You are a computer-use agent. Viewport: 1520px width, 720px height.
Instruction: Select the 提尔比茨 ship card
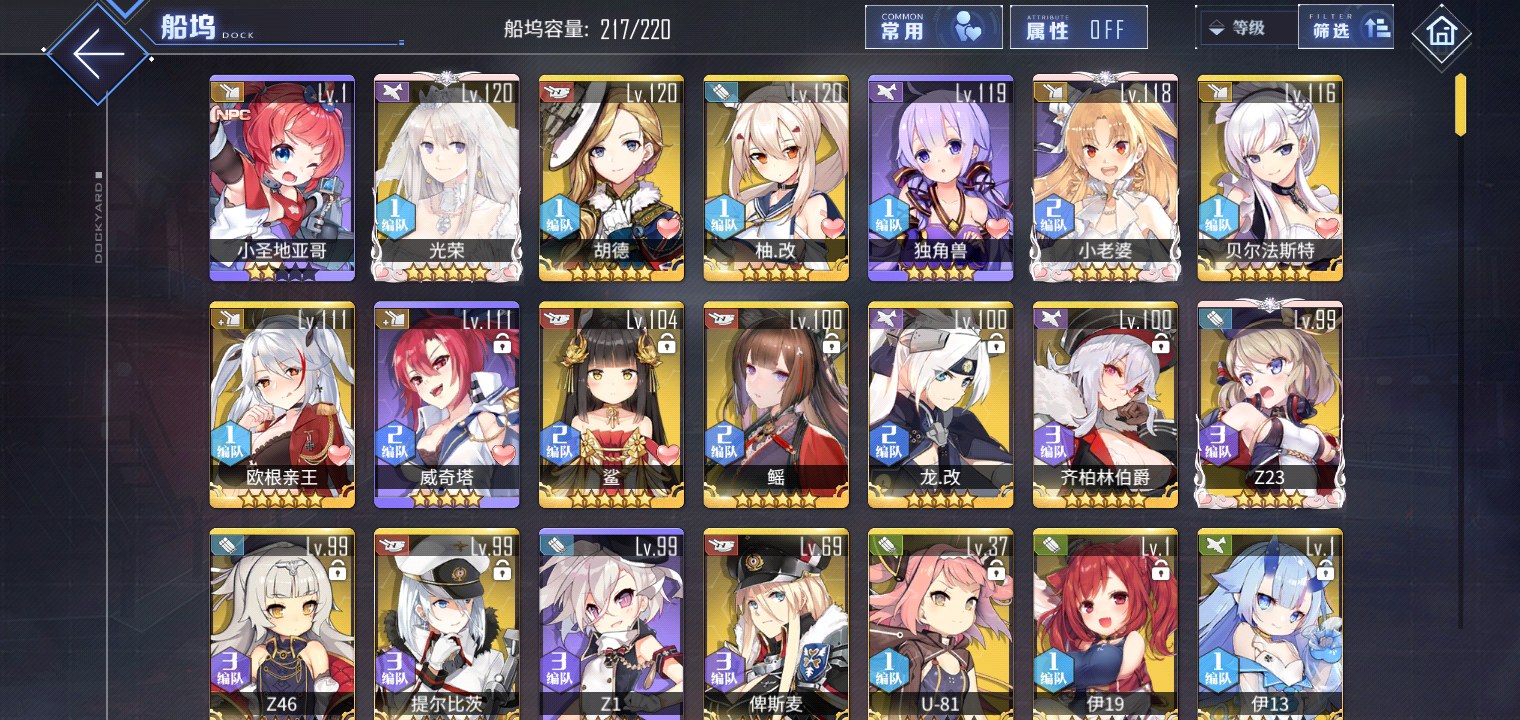446,625
